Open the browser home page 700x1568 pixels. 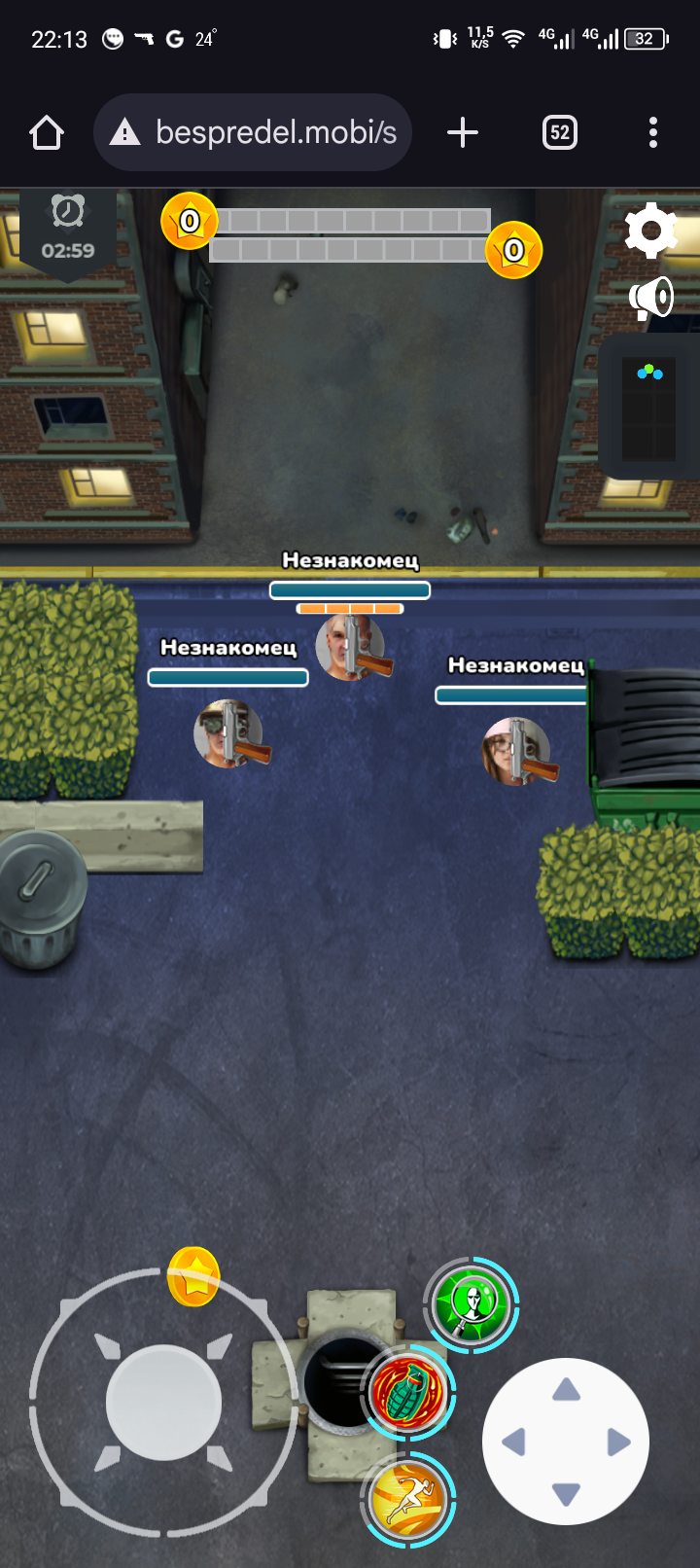coord(47,132)
